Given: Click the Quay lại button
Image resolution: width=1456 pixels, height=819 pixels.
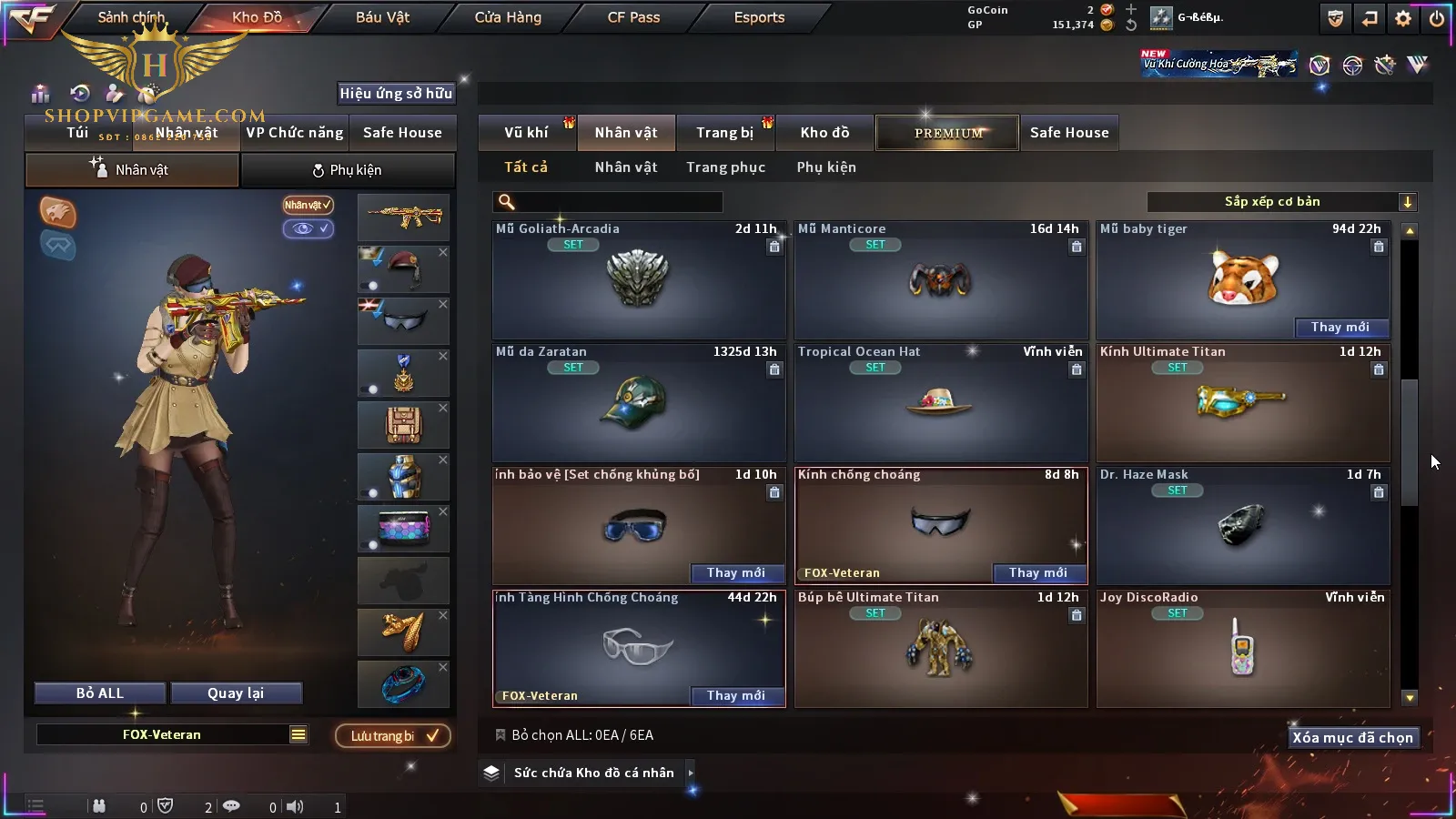Looking at the screenshot, I should [x=236, y=693].
